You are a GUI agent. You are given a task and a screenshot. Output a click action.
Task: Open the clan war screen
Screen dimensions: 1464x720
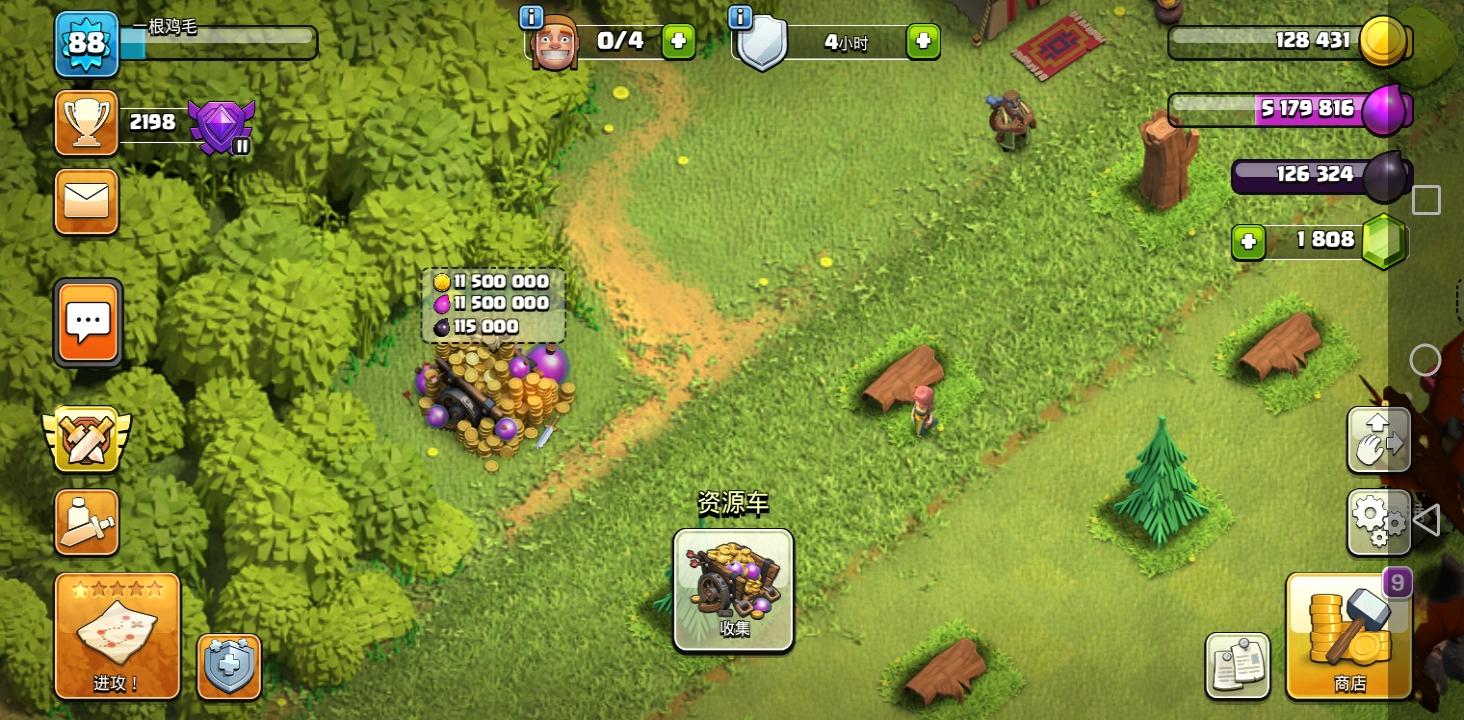tap(87, 437)
